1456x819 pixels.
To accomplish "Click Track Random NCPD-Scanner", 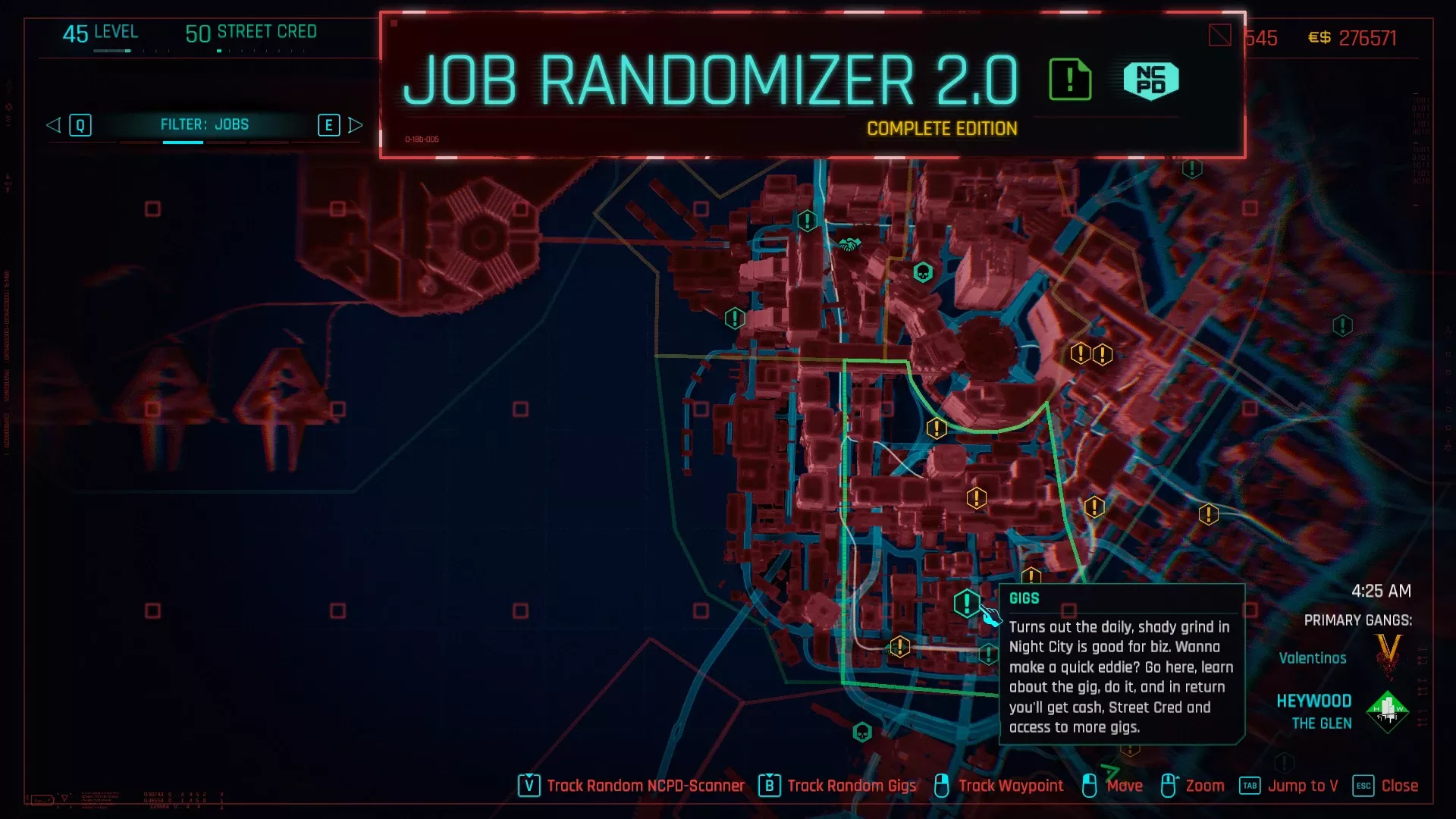I will (645, 786).
